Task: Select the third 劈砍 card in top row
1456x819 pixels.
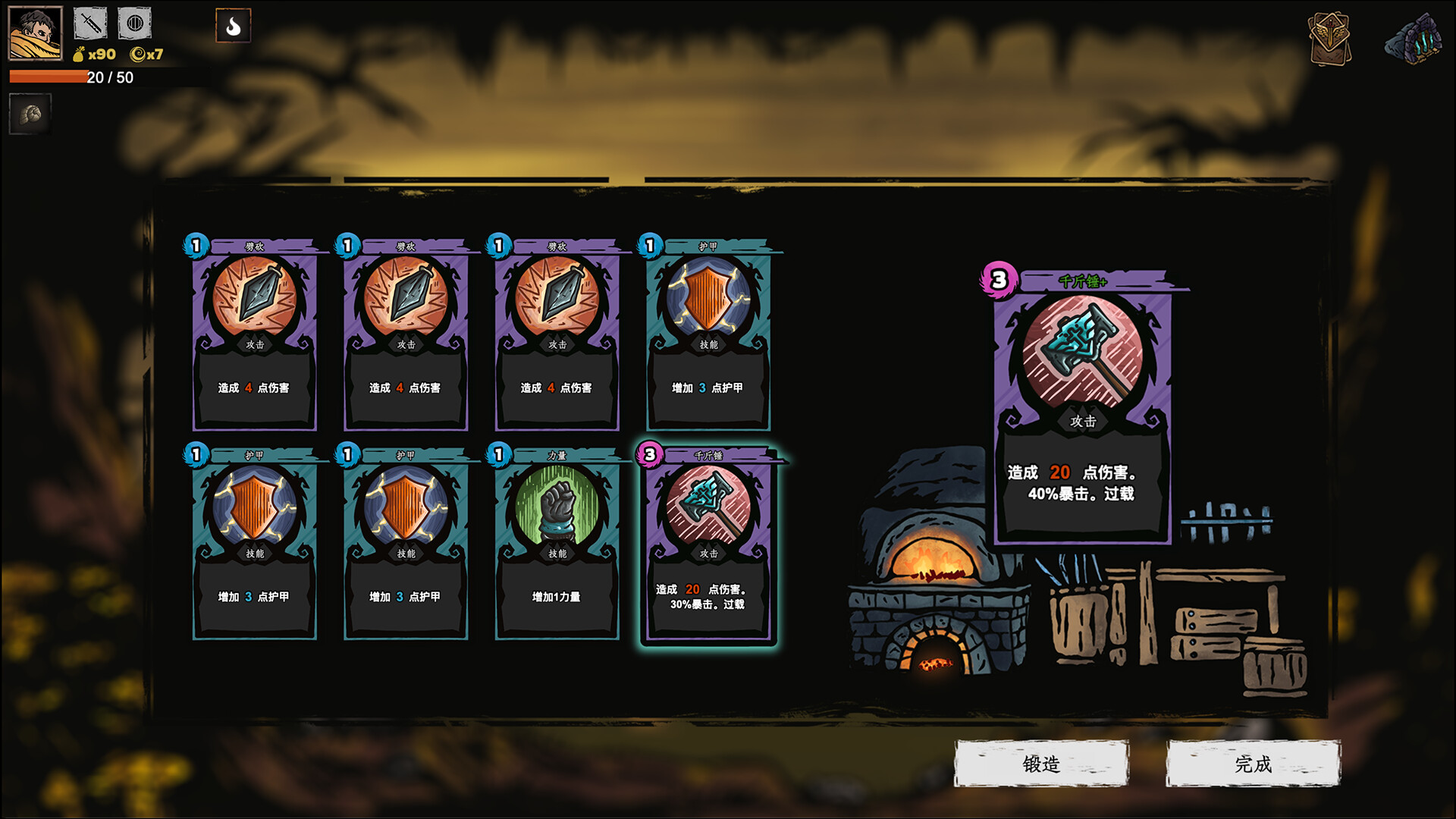Action: (557, 334)
